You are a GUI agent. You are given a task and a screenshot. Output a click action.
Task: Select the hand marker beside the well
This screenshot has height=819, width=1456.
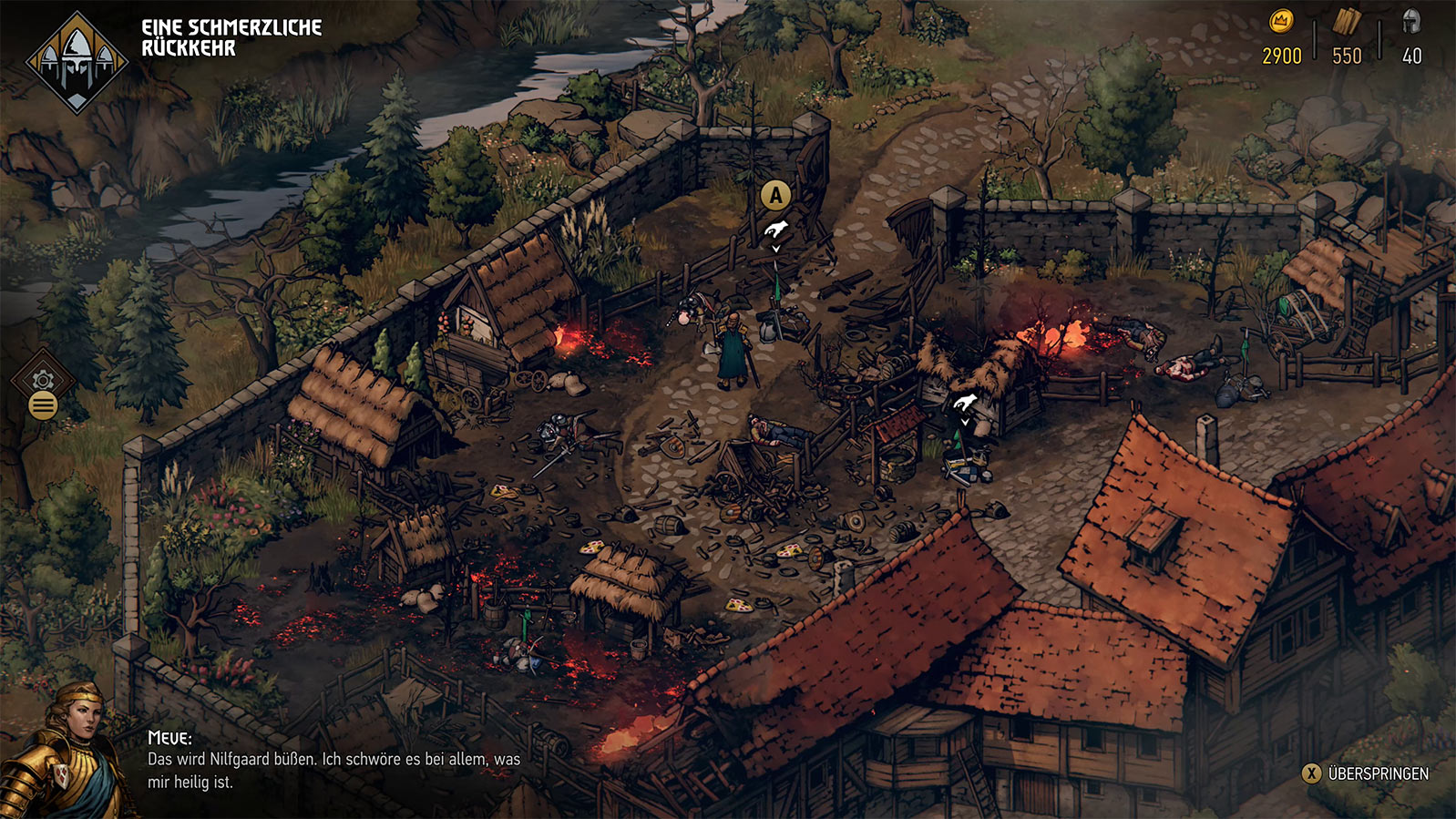965,403
